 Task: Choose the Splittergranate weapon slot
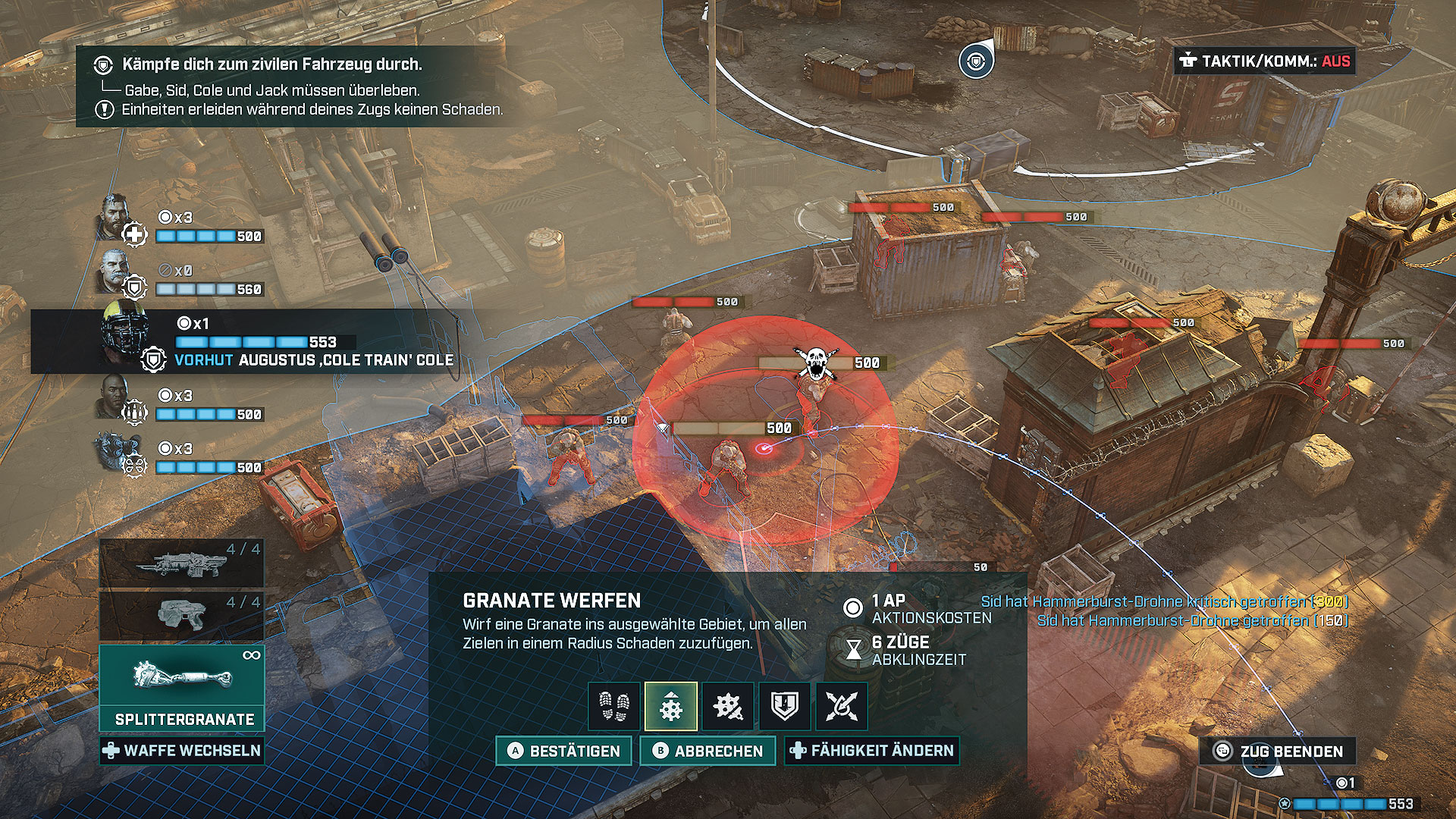182,686
